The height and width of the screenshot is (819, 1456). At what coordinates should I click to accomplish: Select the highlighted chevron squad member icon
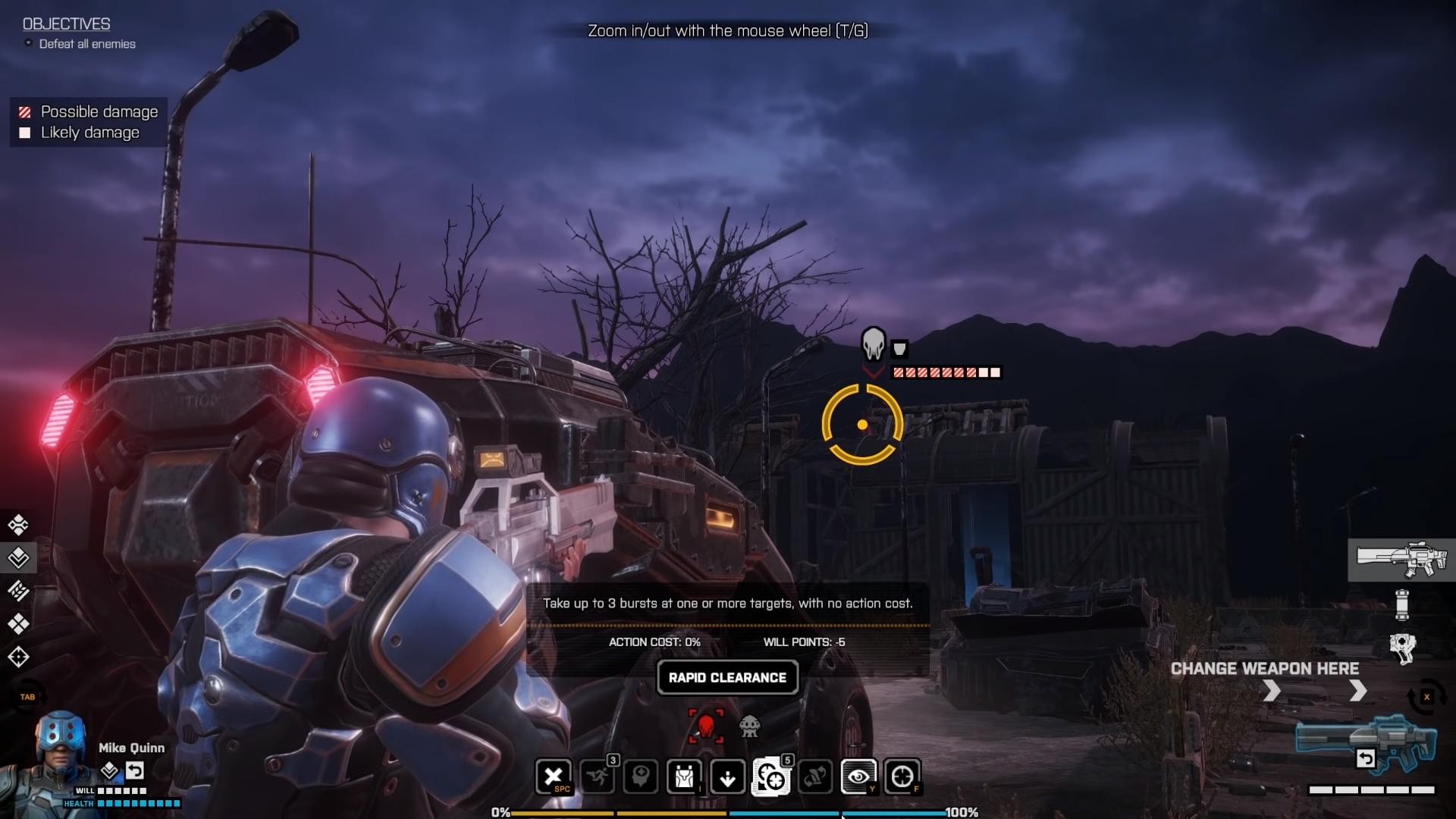click(18, 558)
